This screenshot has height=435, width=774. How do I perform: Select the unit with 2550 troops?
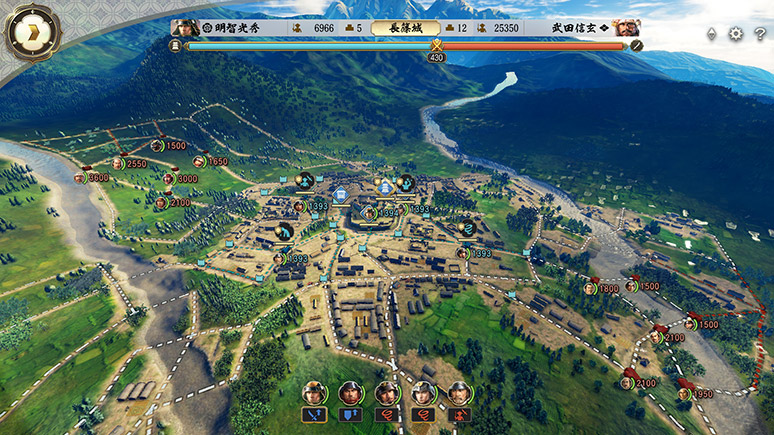(117, 164)
